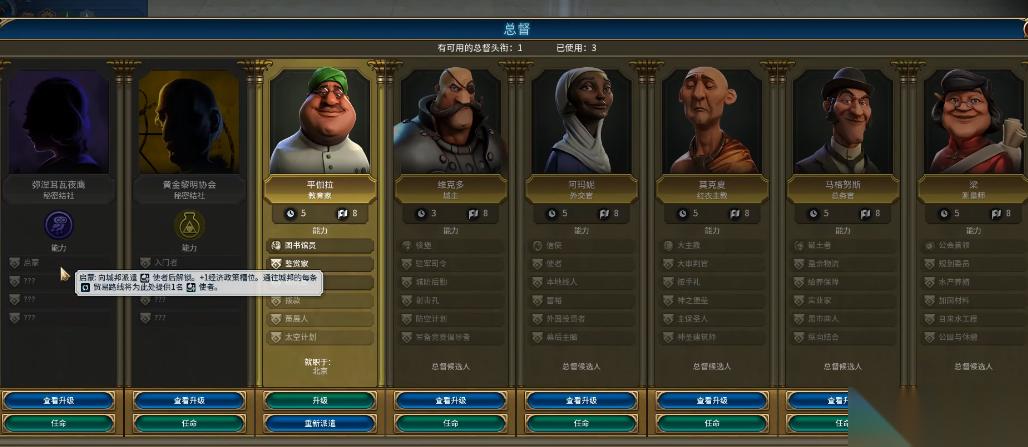The height and width of the screenshot is (447, 1028).
Task: Show 查看升级 for governor 莫克夏
Action: (x=713, y=400)
